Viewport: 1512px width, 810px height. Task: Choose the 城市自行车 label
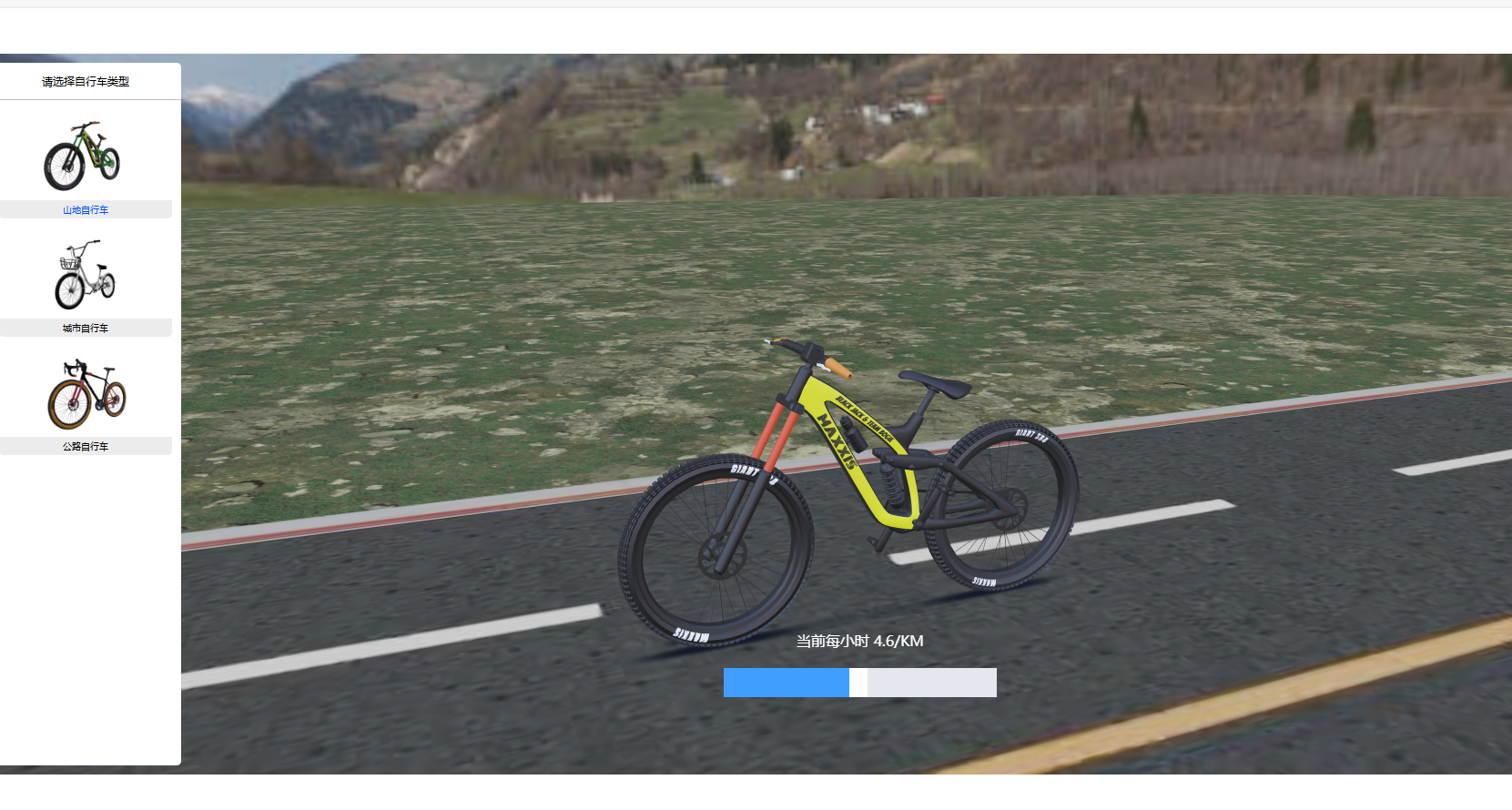[x=86, y=329]
